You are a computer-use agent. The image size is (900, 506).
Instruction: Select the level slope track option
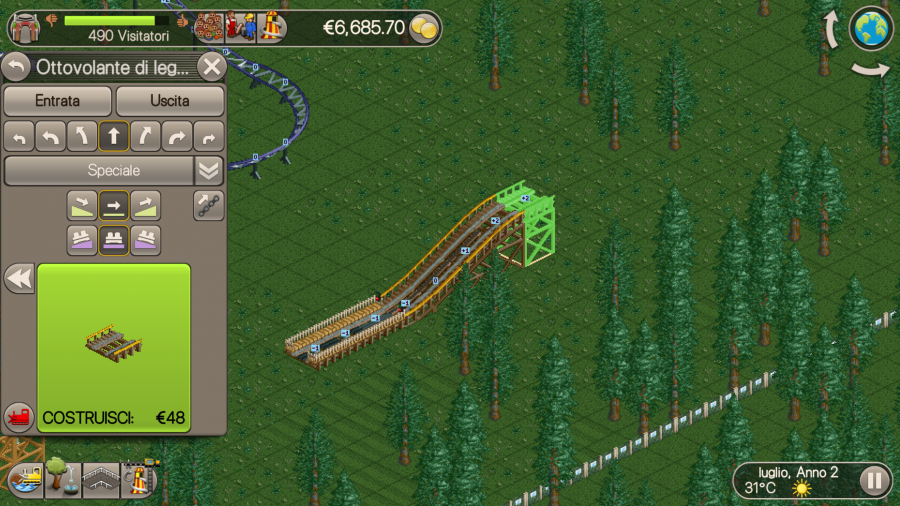(x=114, y=205)
